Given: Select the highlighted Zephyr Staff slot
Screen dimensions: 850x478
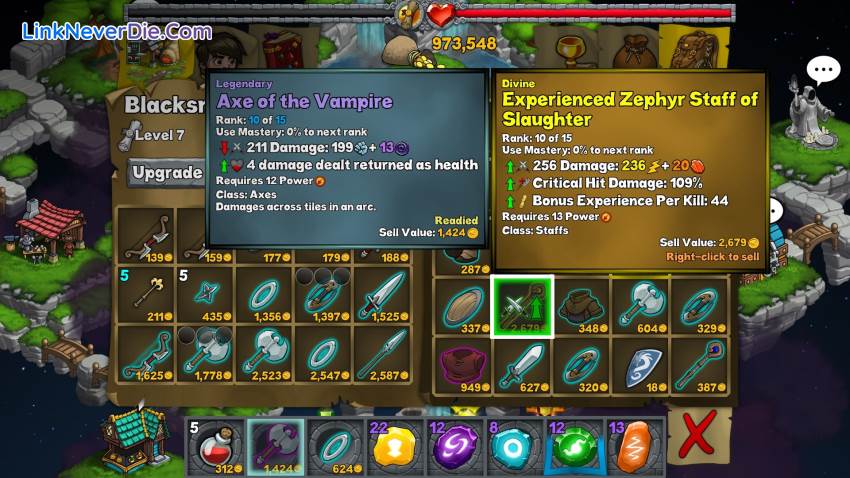Looking at the screenshot, I should (x=522, y=306).
